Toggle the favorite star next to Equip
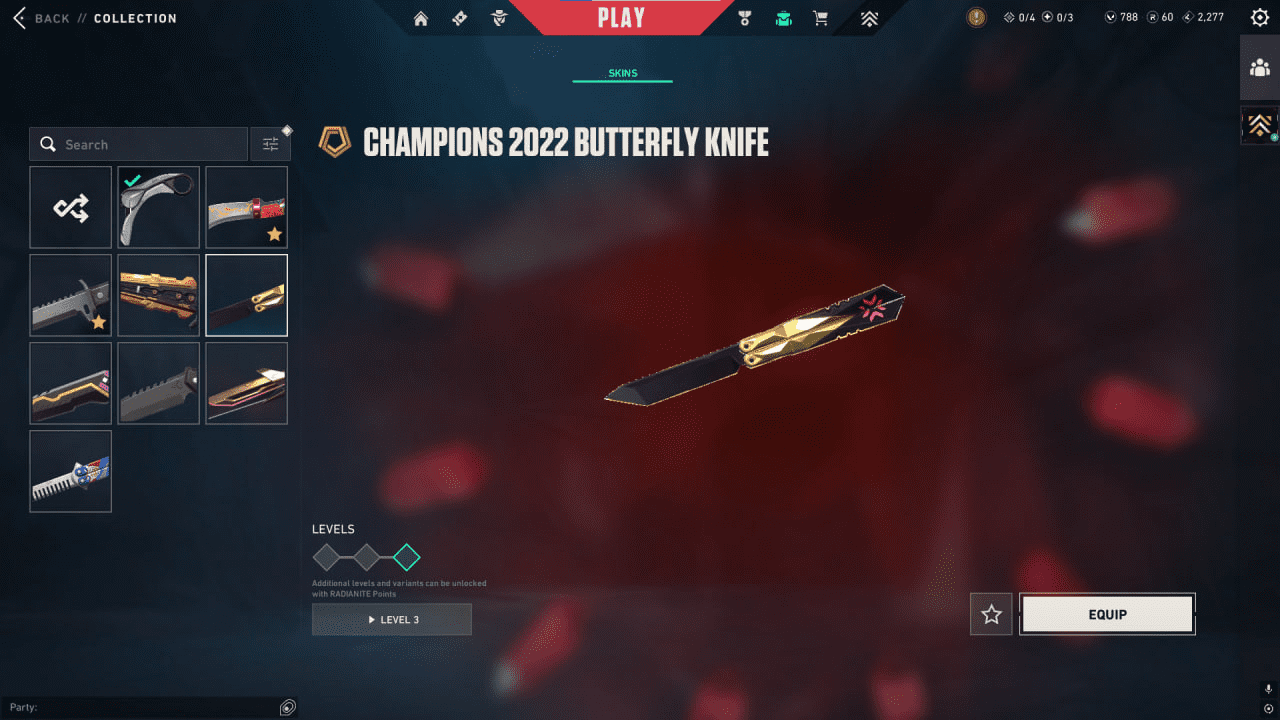 (990, 614)
